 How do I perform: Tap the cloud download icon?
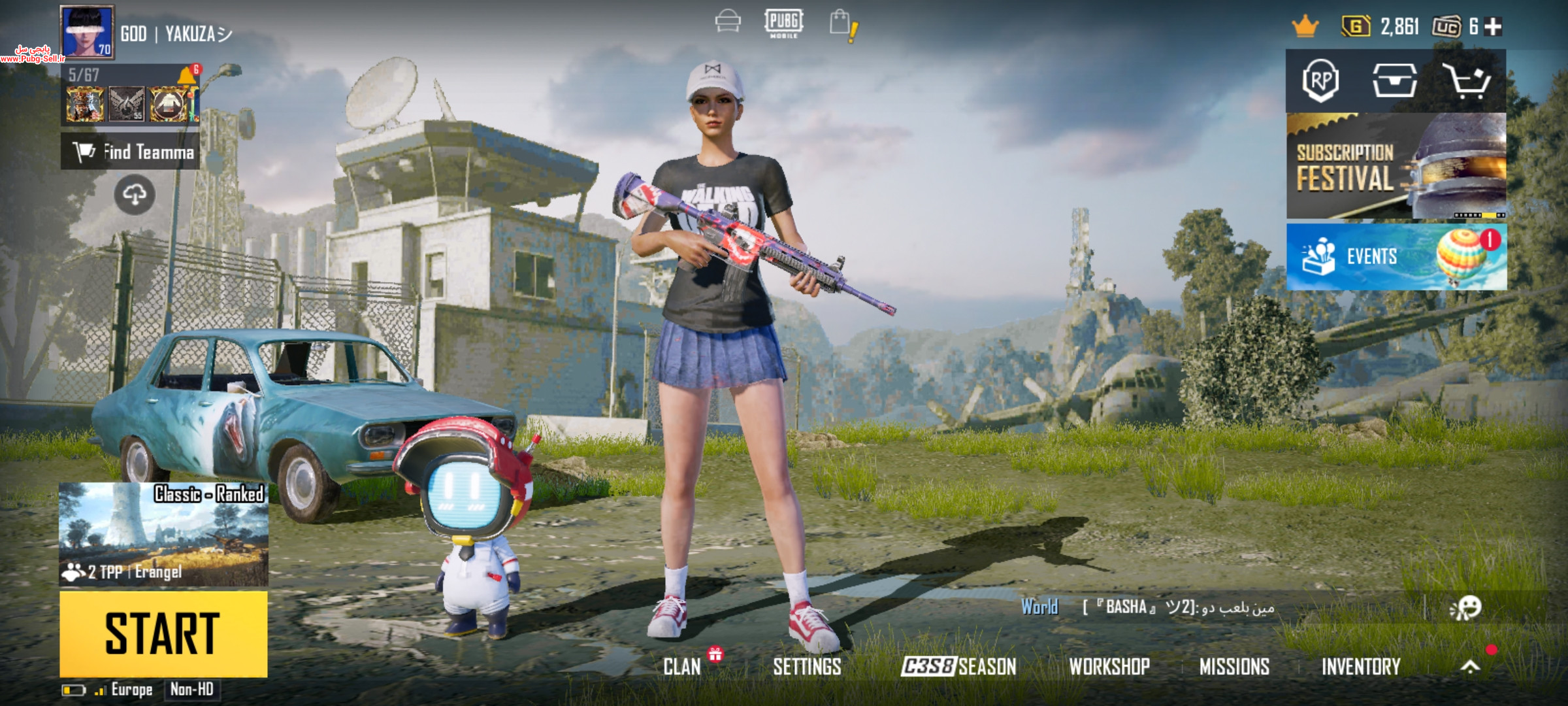[135, 194]
